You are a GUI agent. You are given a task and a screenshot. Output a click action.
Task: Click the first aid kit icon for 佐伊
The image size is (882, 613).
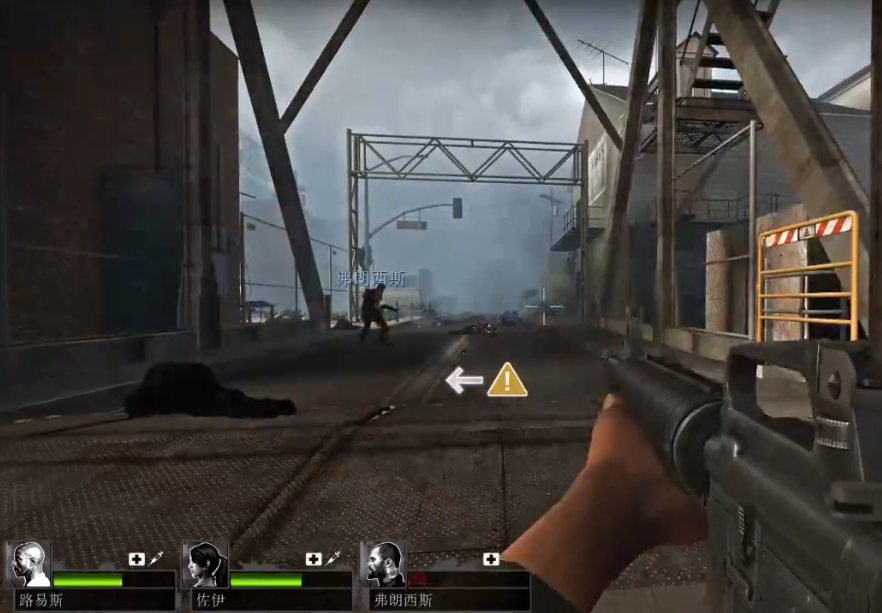(313, 559)
